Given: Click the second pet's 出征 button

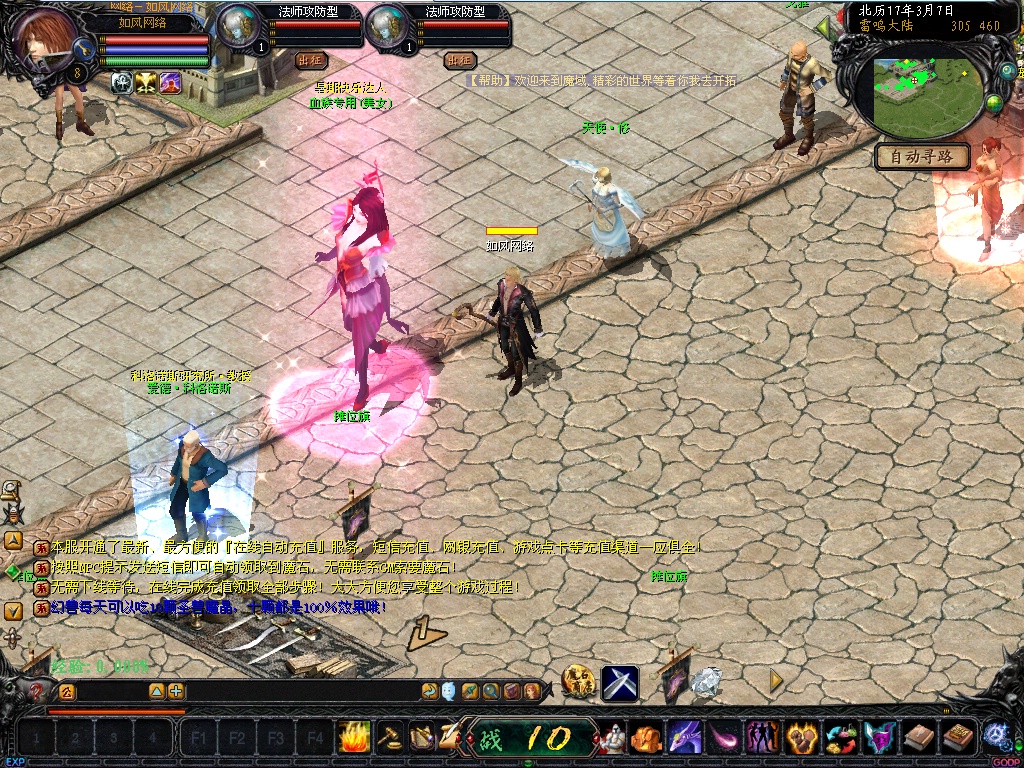Looking at the screenshot, I should [459, 60].
